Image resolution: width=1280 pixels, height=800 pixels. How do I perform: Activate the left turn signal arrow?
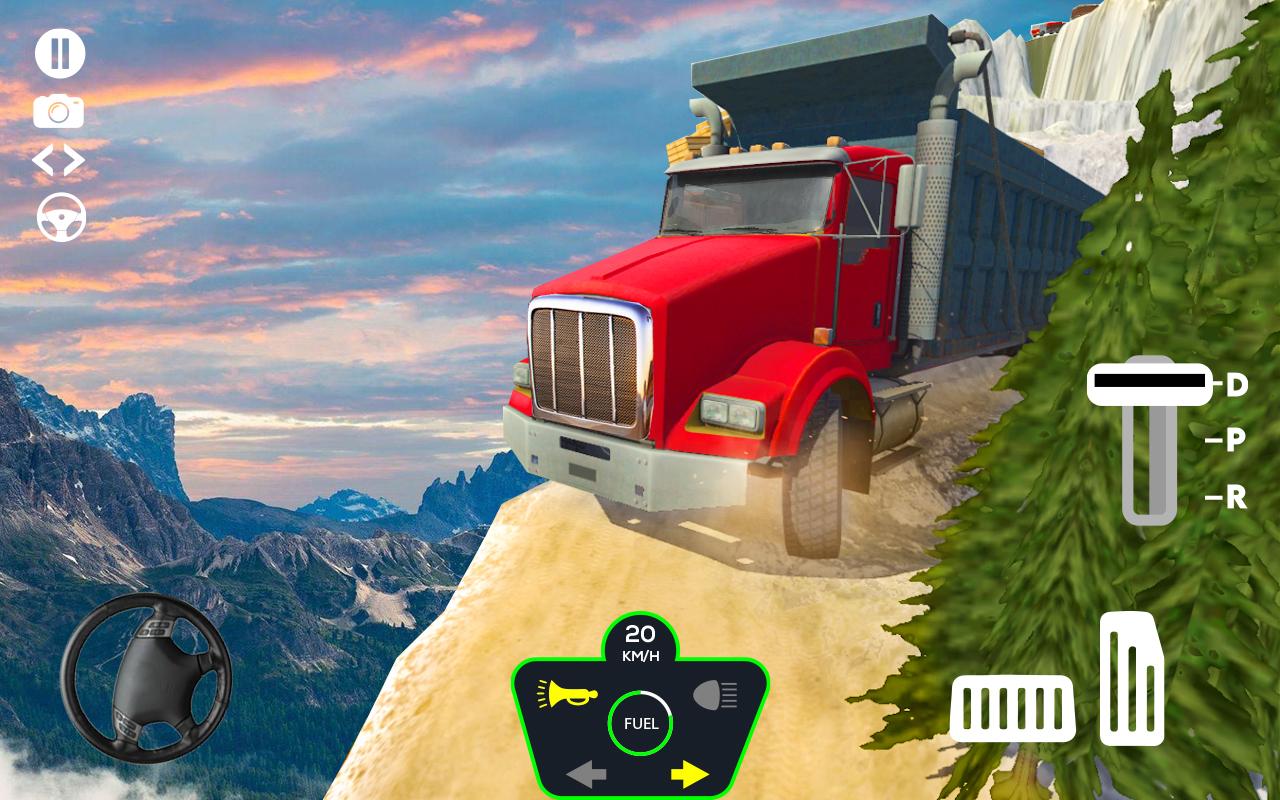[x=587, y=773]
